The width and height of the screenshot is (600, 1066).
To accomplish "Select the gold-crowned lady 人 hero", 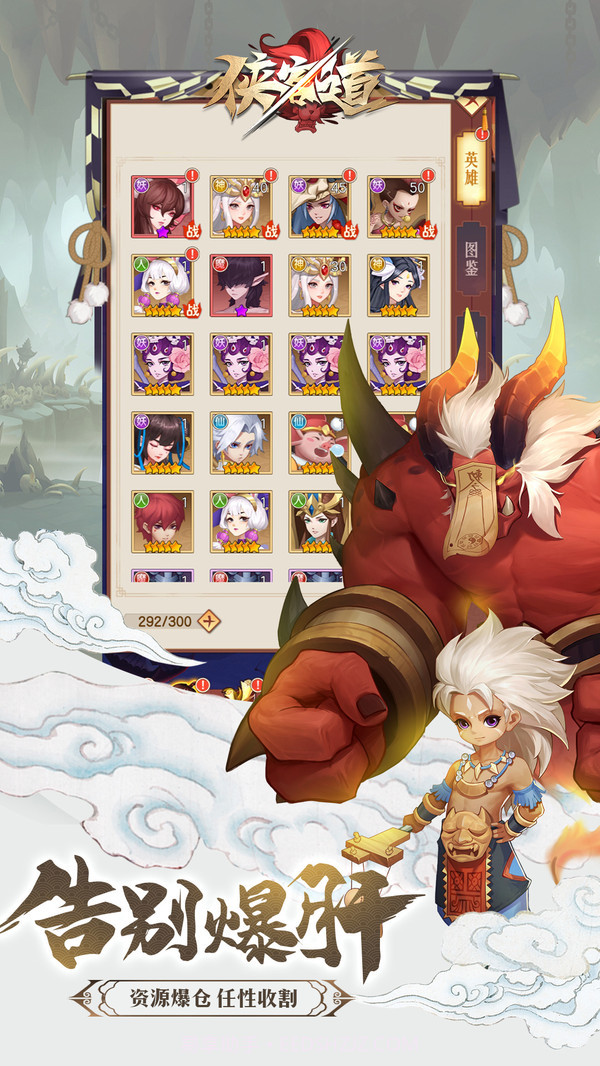I will [x=314, y=521].
